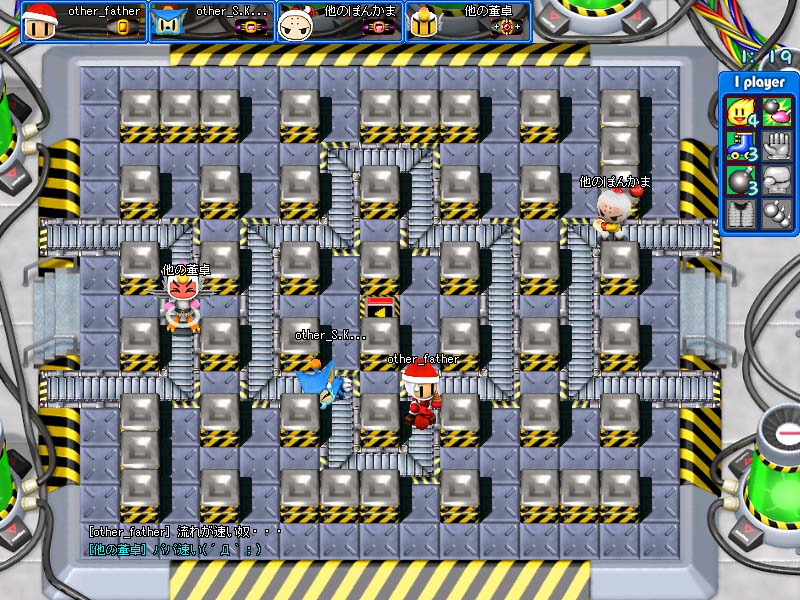This screenshot has width=800, height=600.
Task: Select the other_S.K... player panel
Action: (x=212, y=21)
